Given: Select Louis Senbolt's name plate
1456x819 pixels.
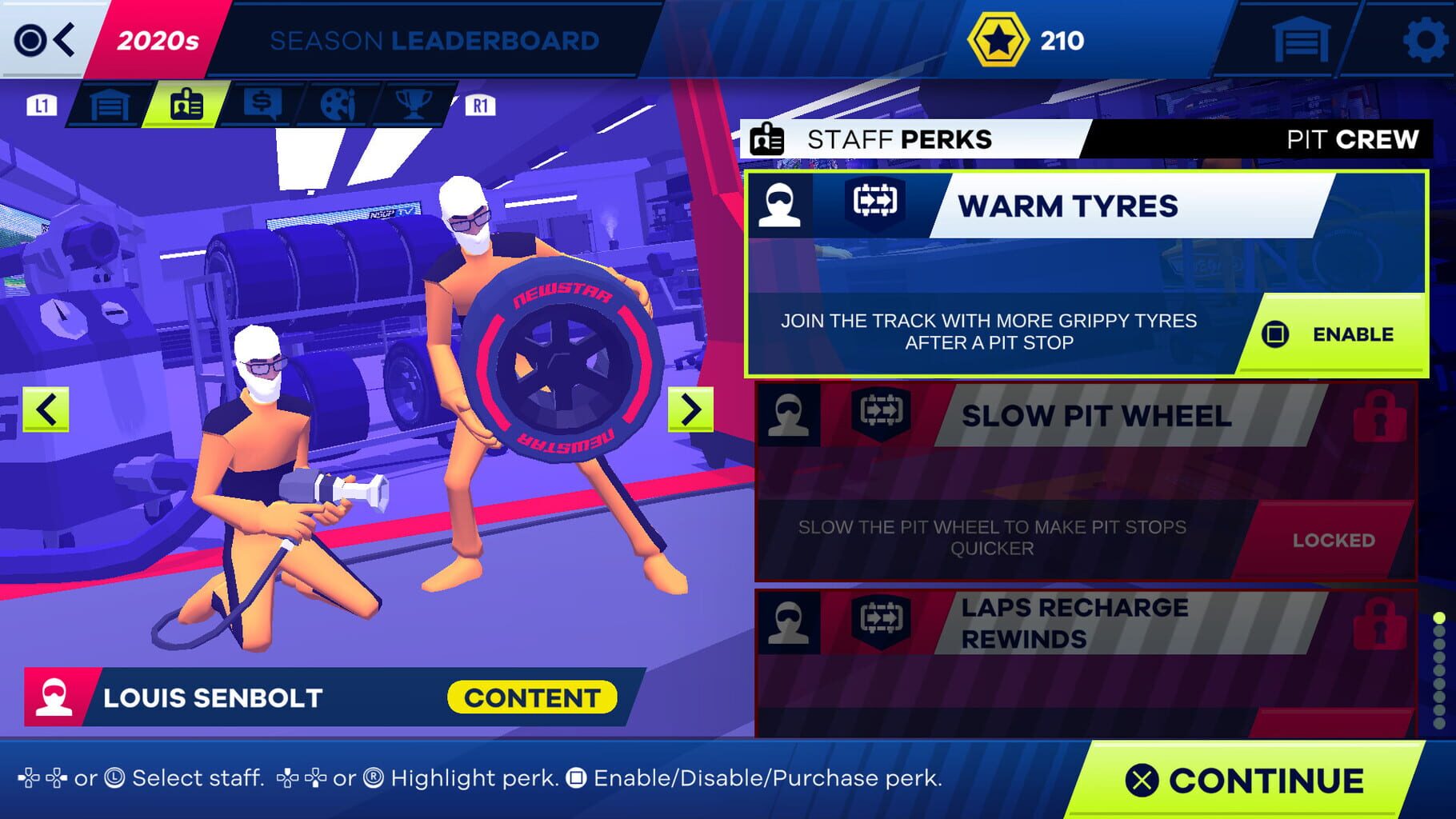Looking at the screenshot, I should tap(210, 697).
